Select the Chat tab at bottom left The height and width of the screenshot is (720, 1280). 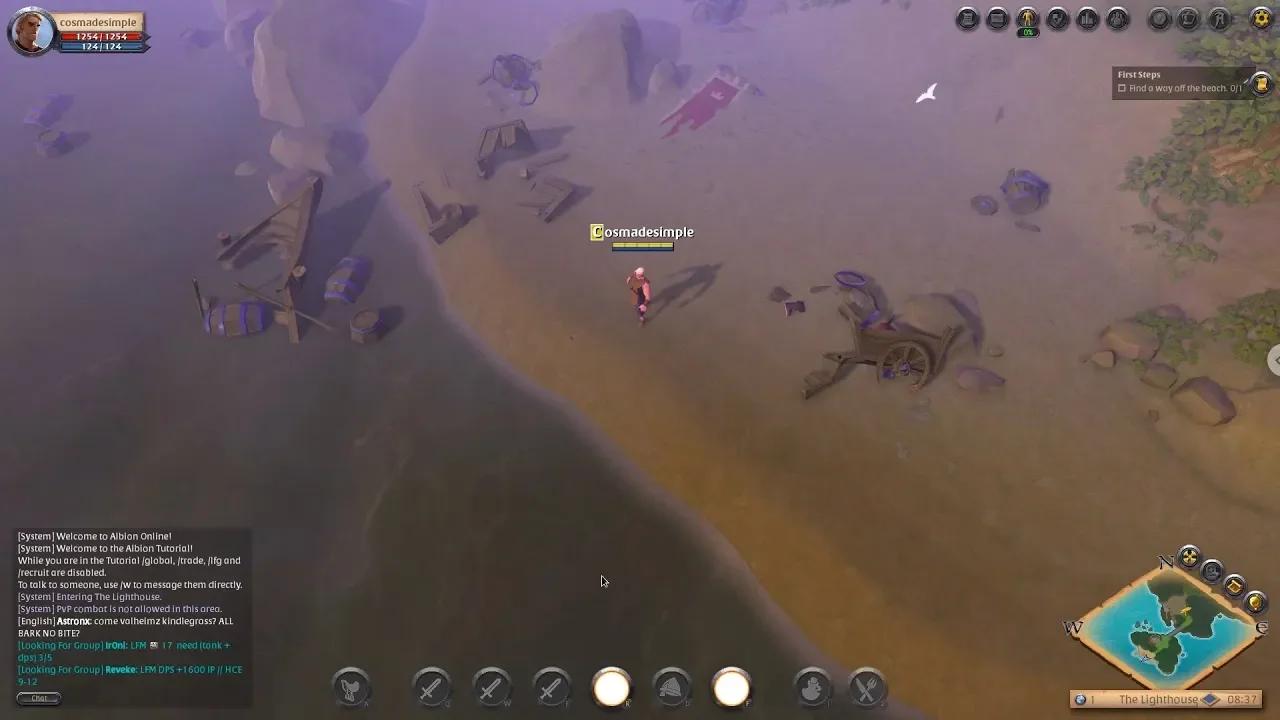pos(38,698)
